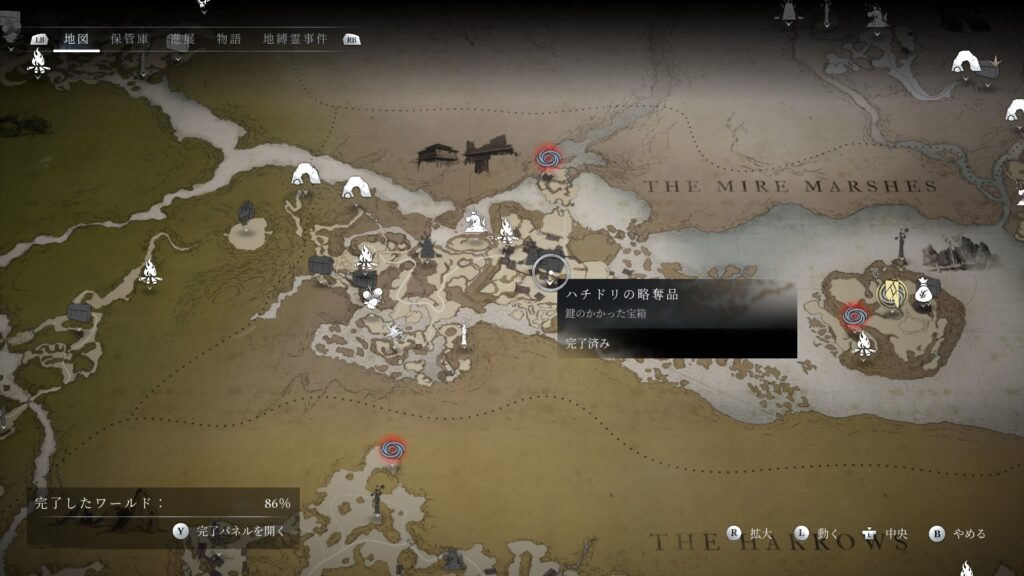Select the red swirl marker near Mire Marshes label

(547, 157)
